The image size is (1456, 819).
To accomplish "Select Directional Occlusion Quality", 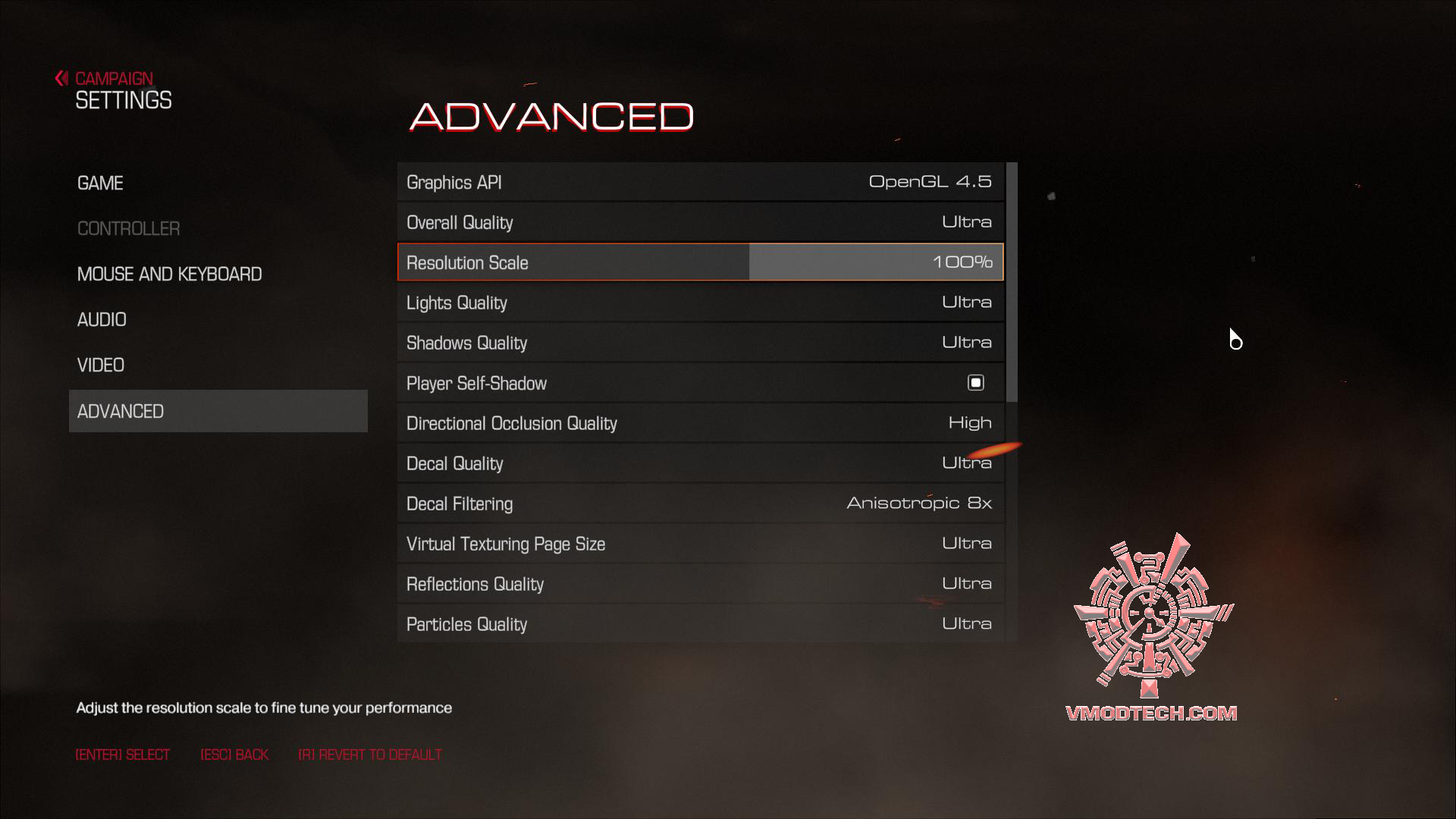I will tap(698, 422).
